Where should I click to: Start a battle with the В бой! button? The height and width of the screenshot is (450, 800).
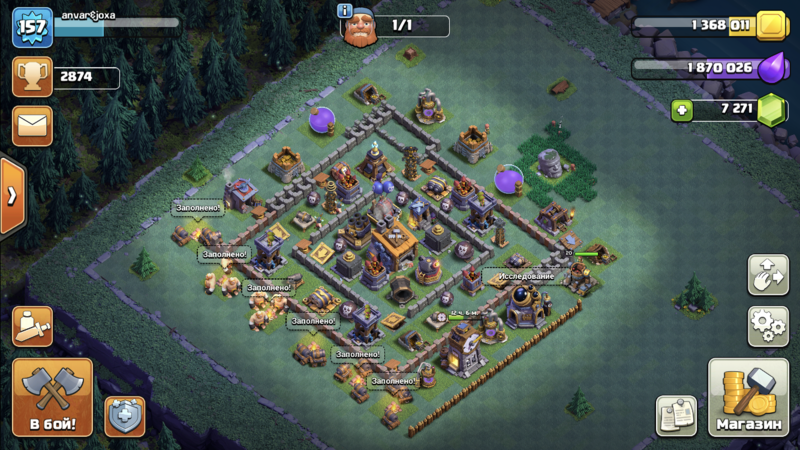[52, 397]
